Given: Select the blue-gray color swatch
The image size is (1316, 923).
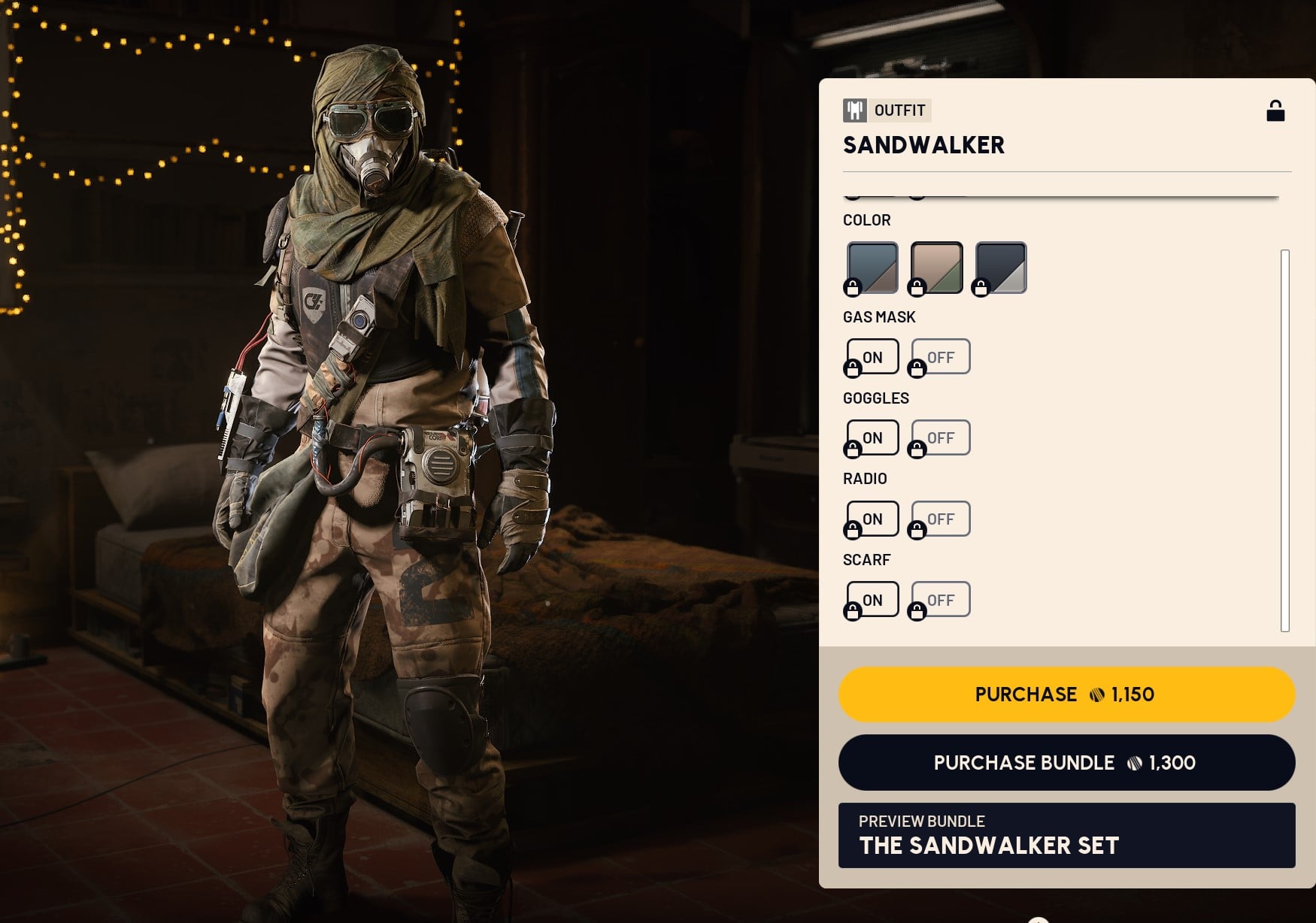Looking at the screenshot, I should click(872, 267).
